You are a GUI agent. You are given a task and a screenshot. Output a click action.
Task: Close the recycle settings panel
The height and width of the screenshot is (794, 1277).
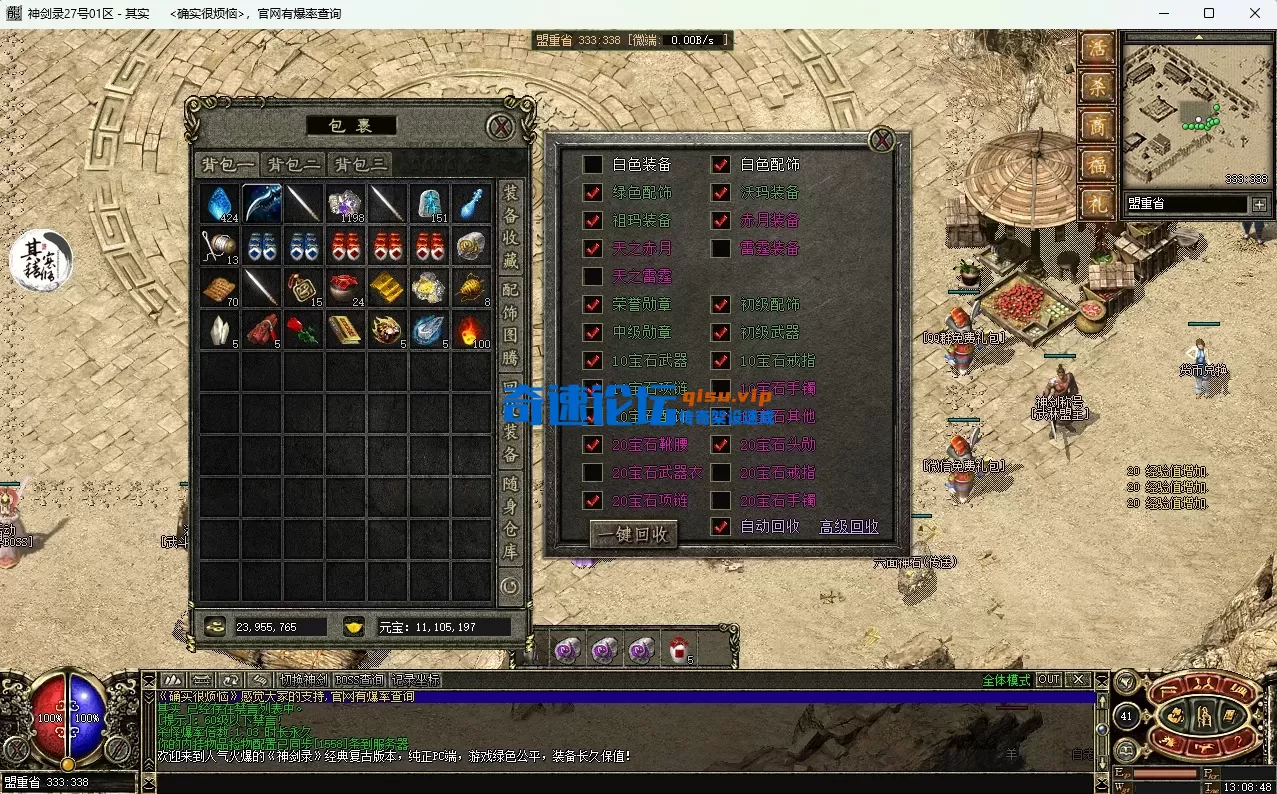[881, 140]
